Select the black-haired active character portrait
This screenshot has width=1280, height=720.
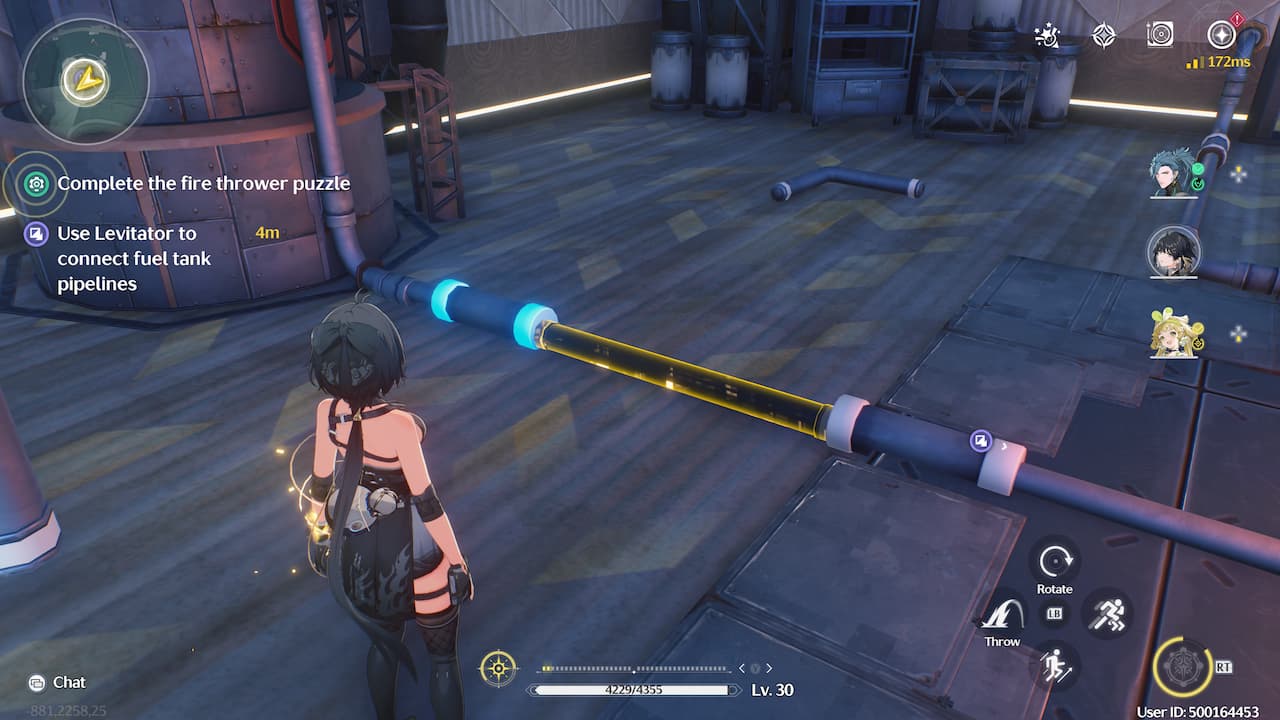tap(1173, 251)
